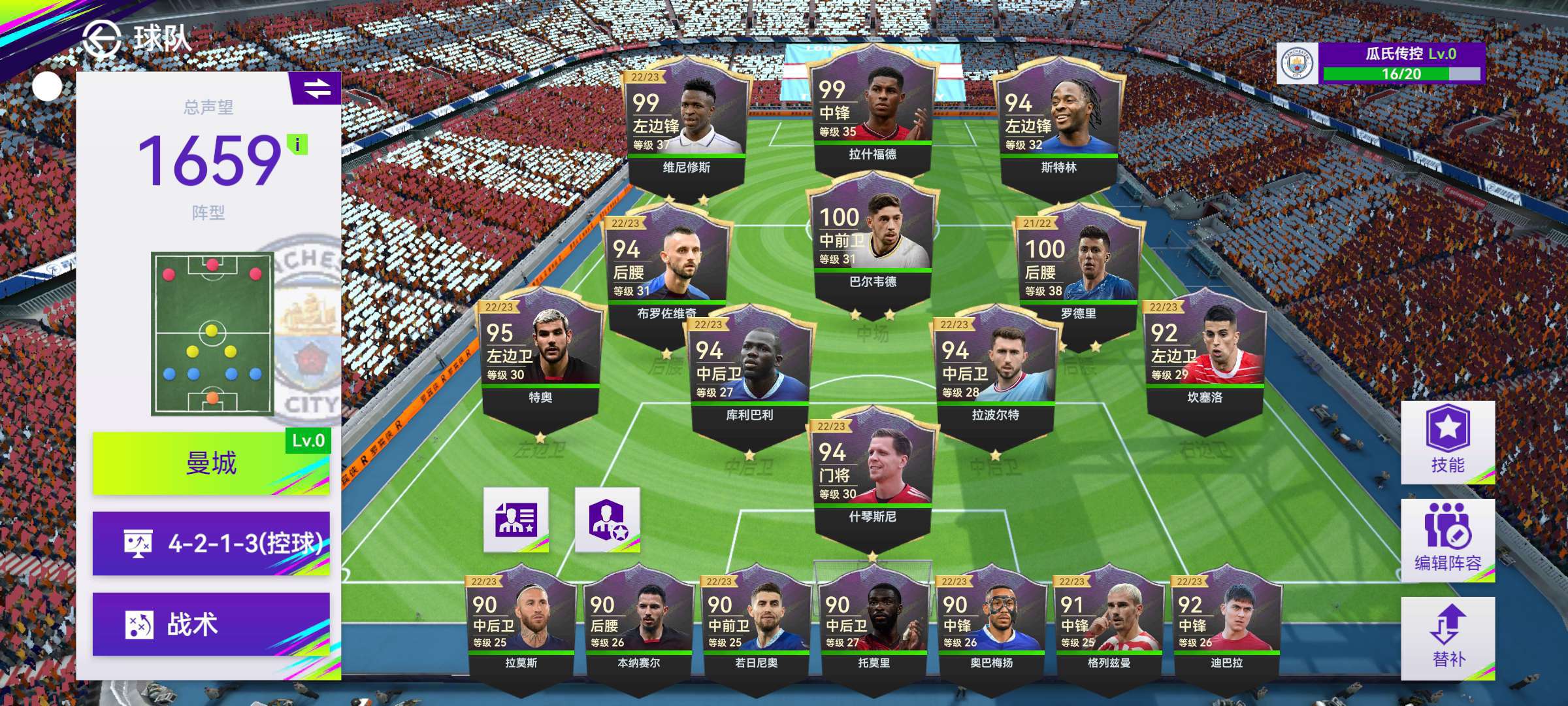The height and width of the screenshot is (706, 1568).
Task: Open the 技能 skills panel
Action: [x=1447, y=443]
